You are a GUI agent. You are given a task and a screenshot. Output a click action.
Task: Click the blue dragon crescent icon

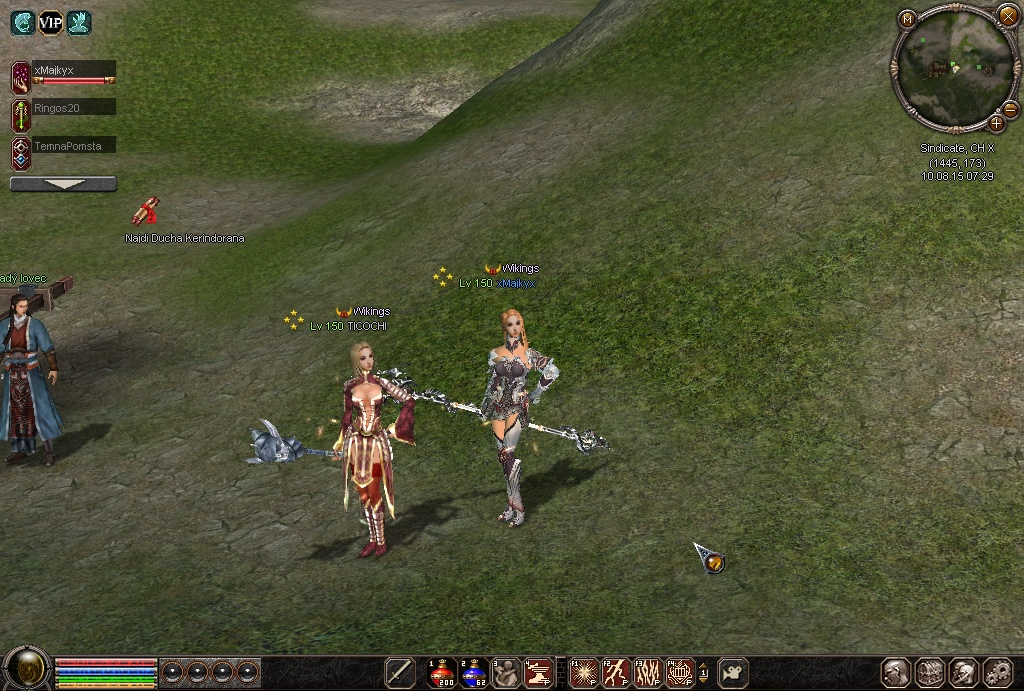(x=23, y=23)
